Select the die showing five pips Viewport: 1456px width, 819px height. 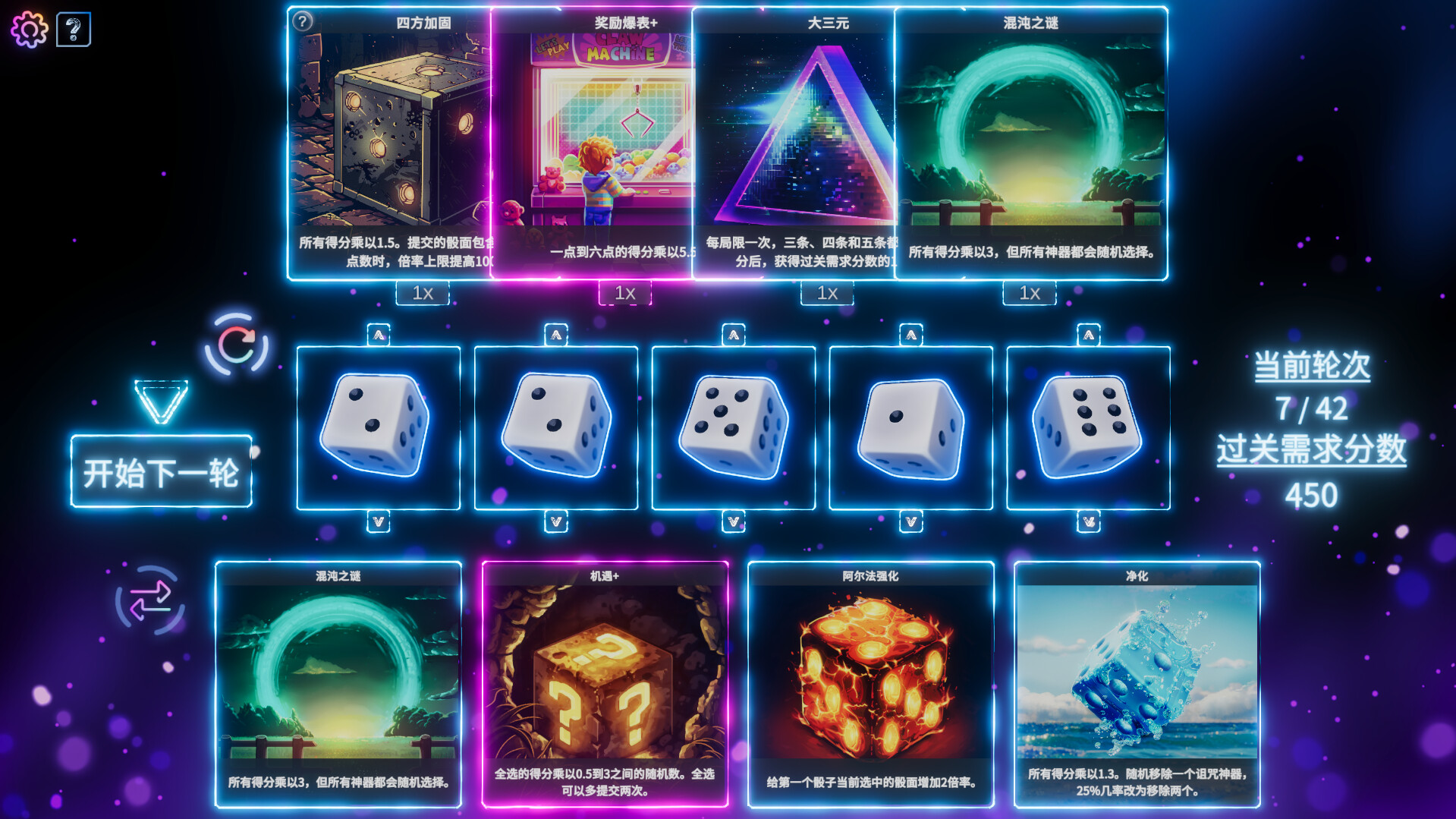pyautogui.click(x=732, y=429)
